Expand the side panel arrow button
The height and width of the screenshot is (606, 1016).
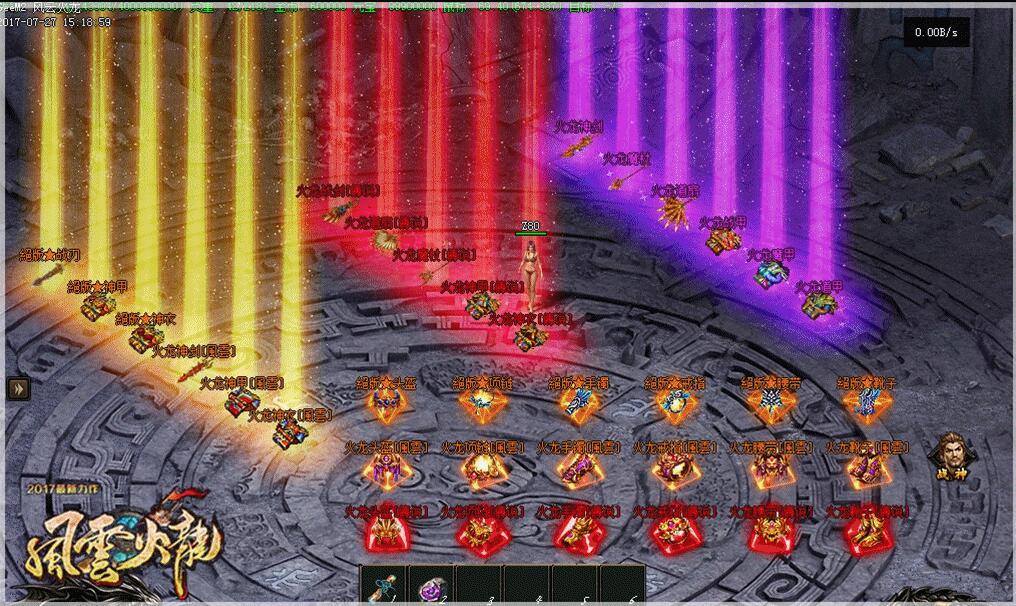[x=19, y=388]
